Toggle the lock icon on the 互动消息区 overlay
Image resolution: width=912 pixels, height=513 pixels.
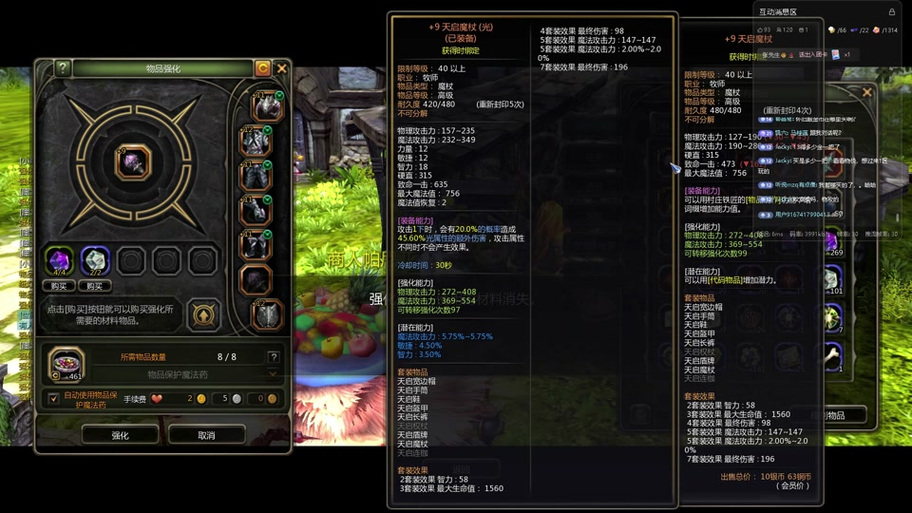coord(891,12)
